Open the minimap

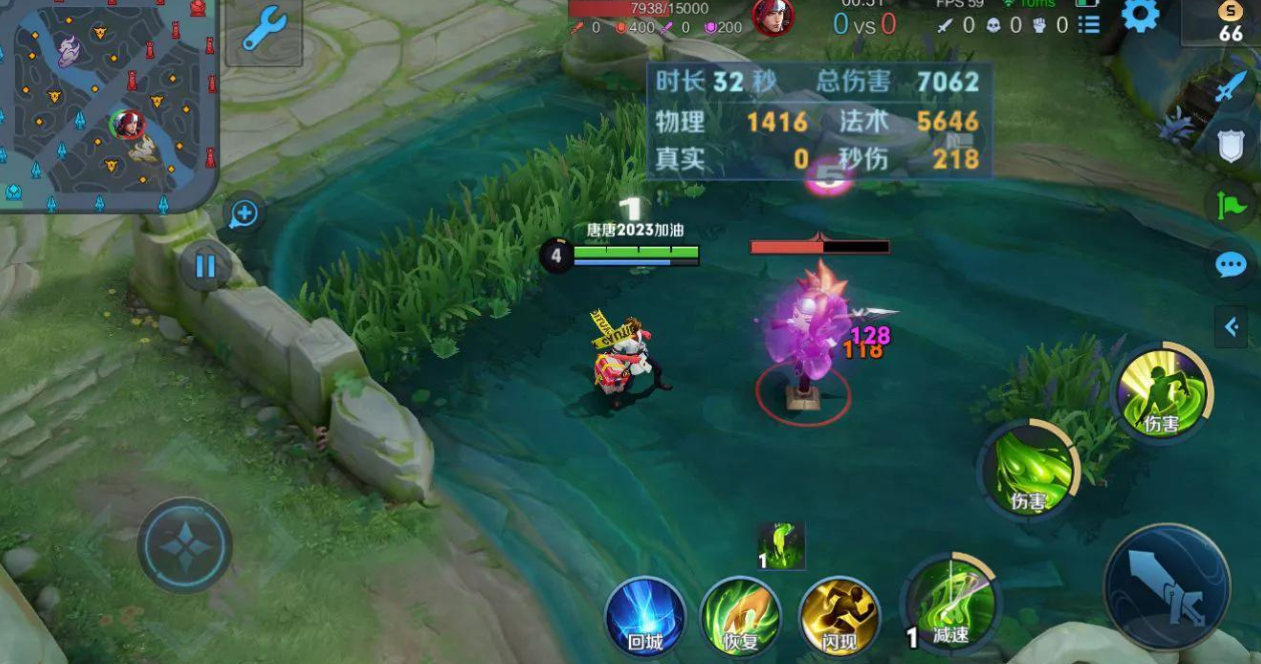pos(108,105)
